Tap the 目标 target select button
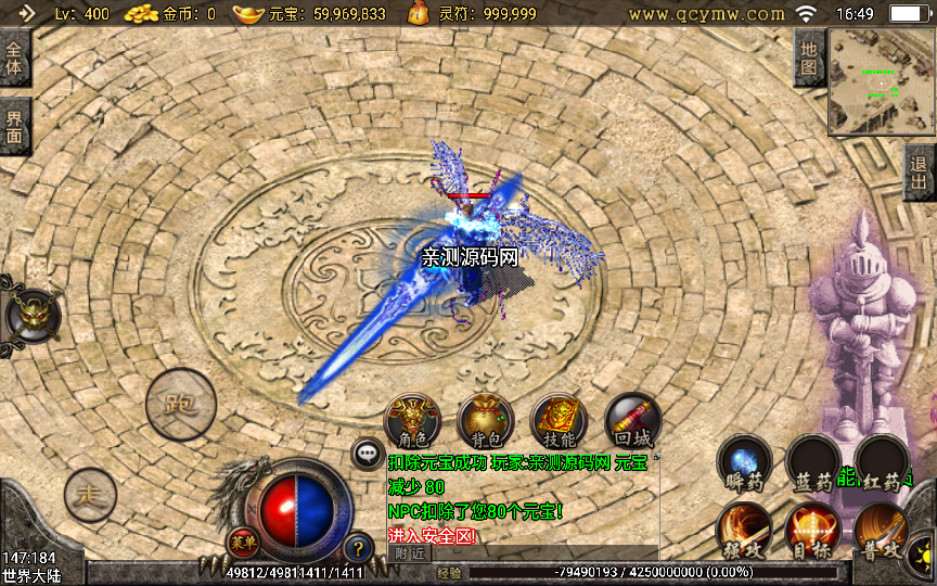Viewport: 937px width, 586px height. point(812,529)
